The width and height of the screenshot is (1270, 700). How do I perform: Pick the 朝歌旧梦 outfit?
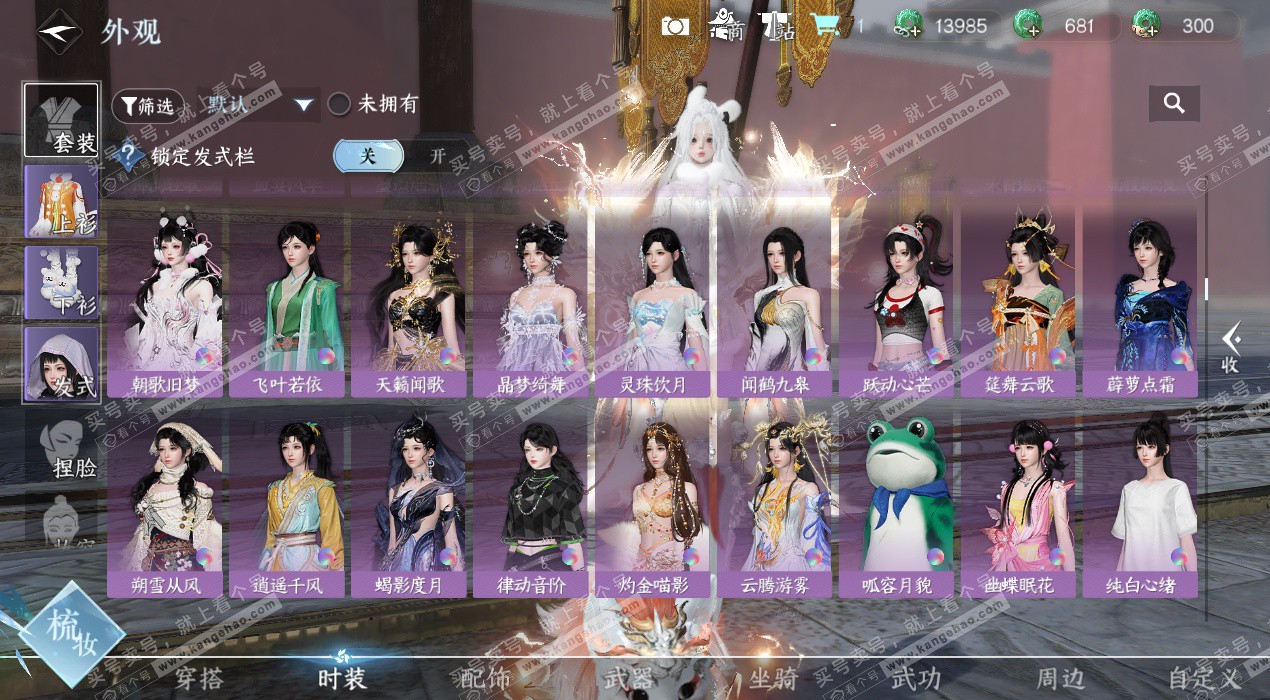coord(165,298)
